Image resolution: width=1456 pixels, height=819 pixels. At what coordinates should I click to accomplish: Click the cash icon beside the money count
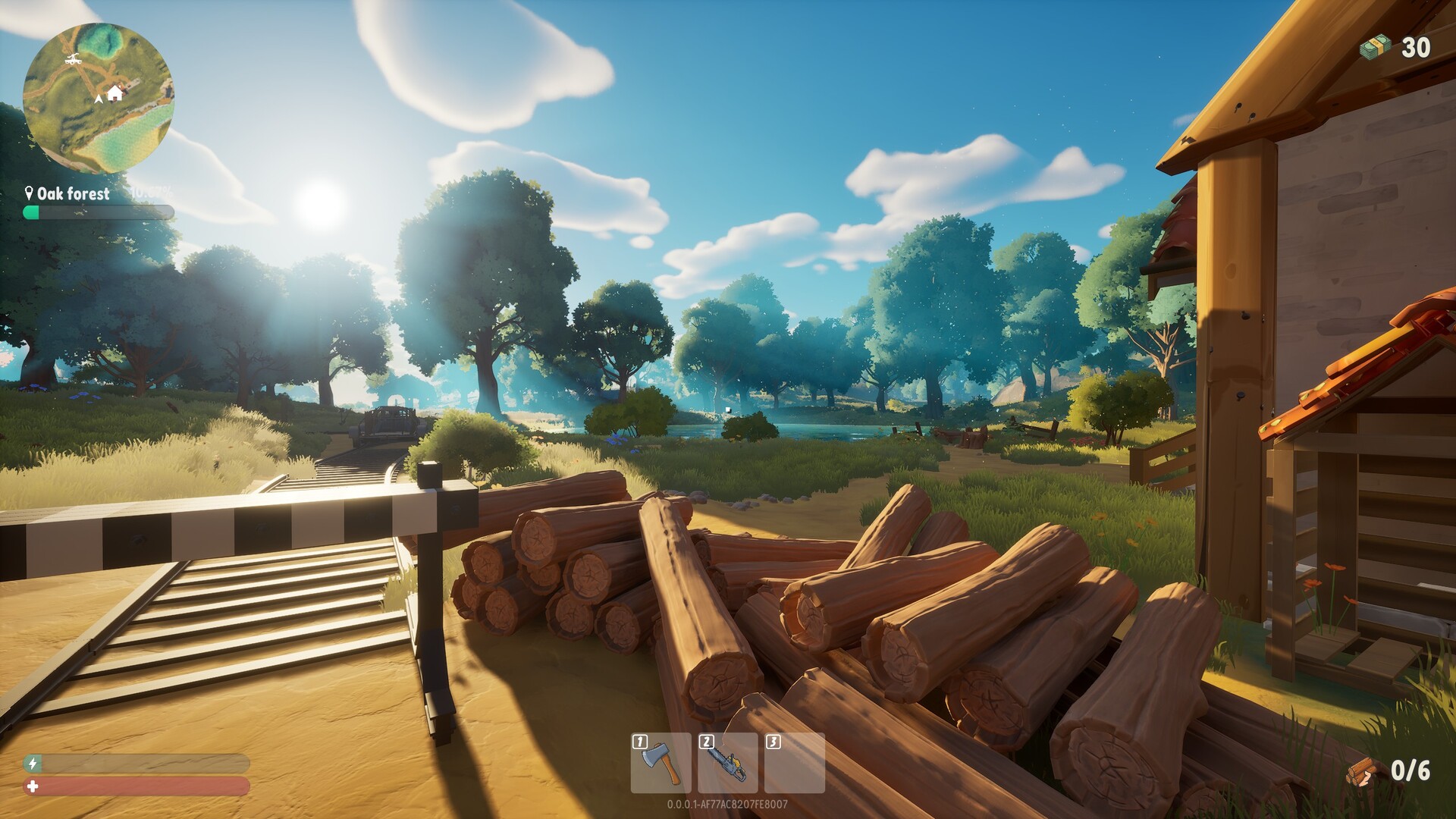pos(1375,48)
